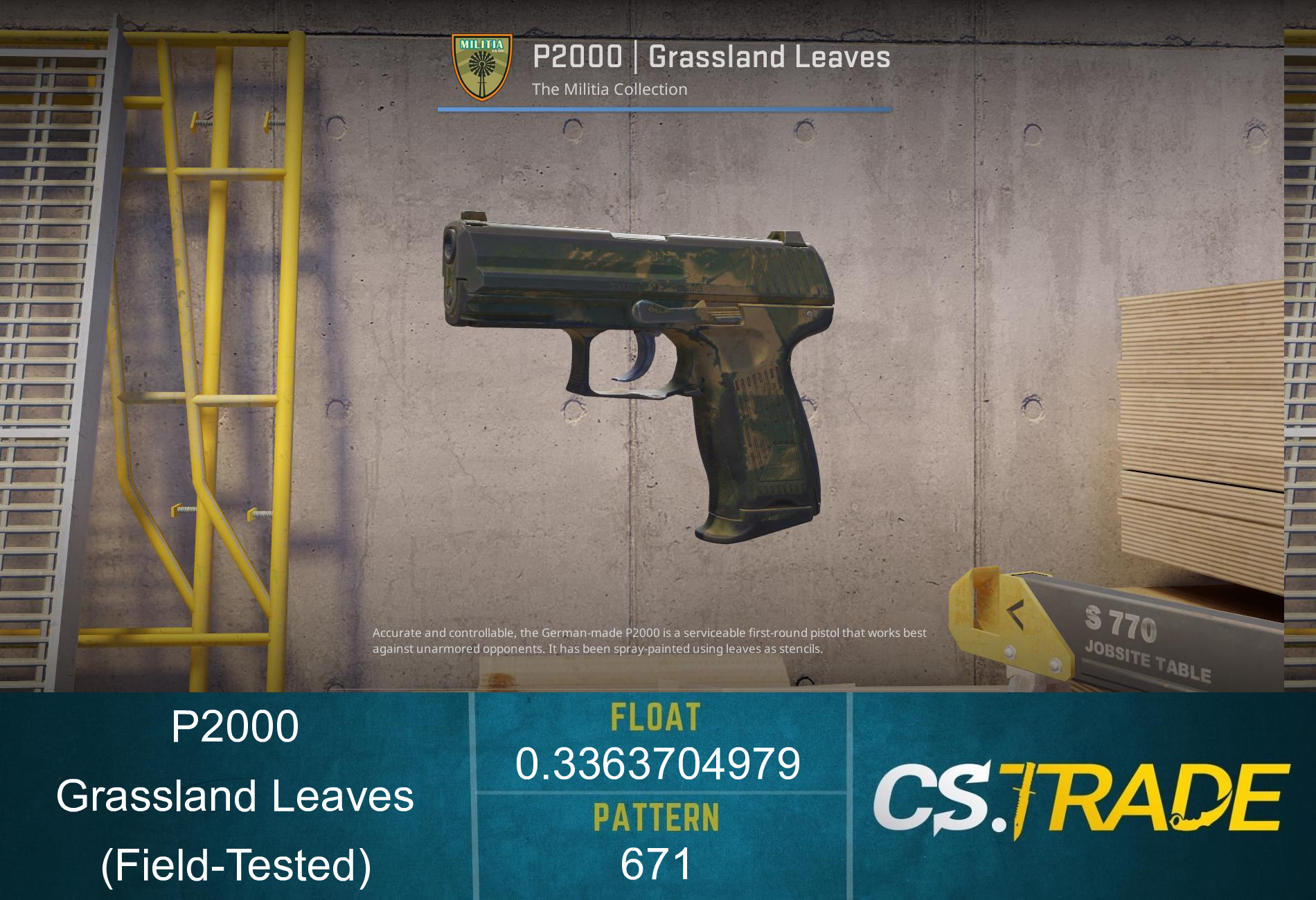The image size is (1316, 900).
Task: Click the blue progress bar under the header
Action: [x=665, y=108]
